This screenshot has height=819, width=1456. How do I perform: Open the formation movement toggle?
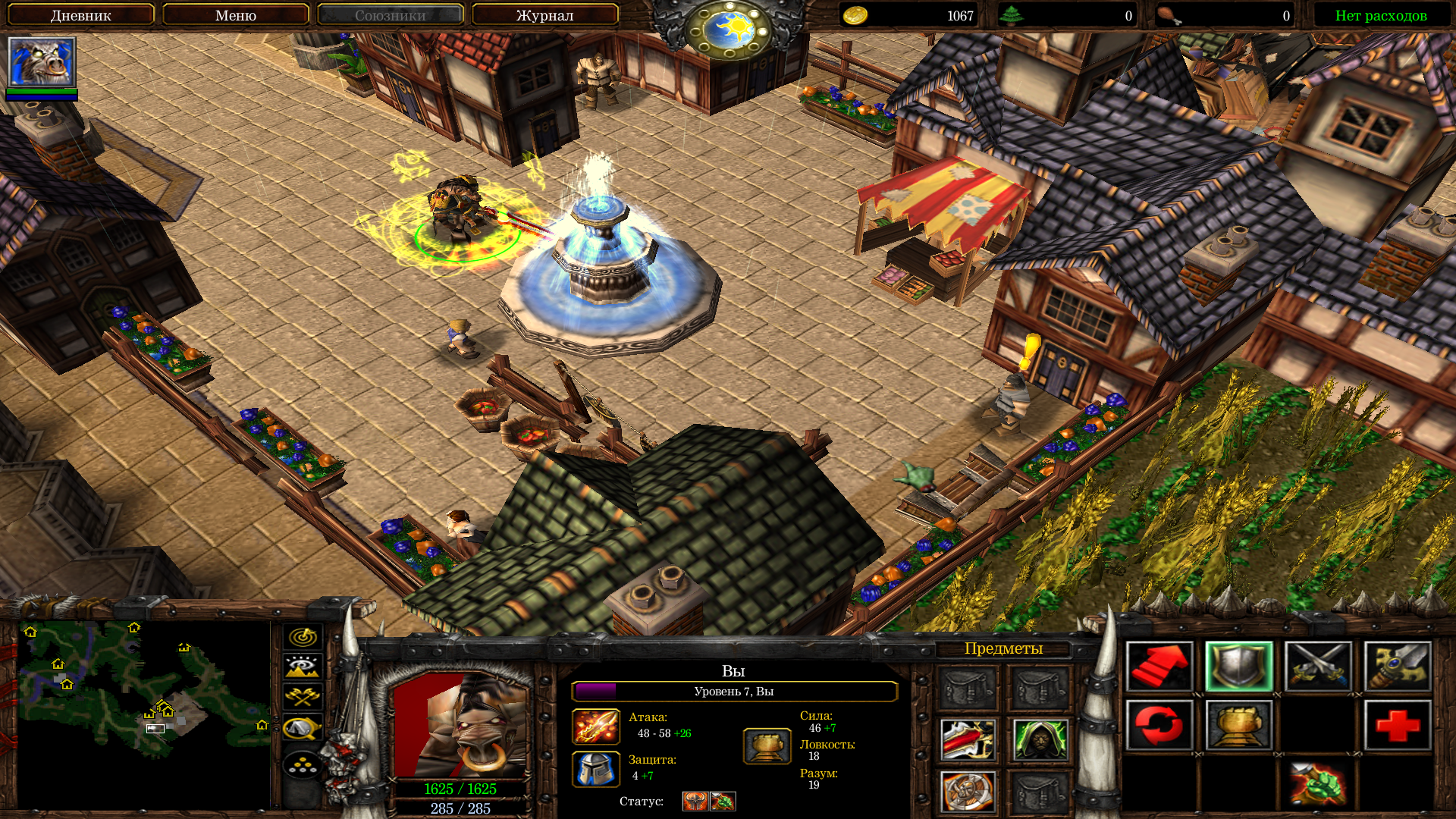point(303,764)
